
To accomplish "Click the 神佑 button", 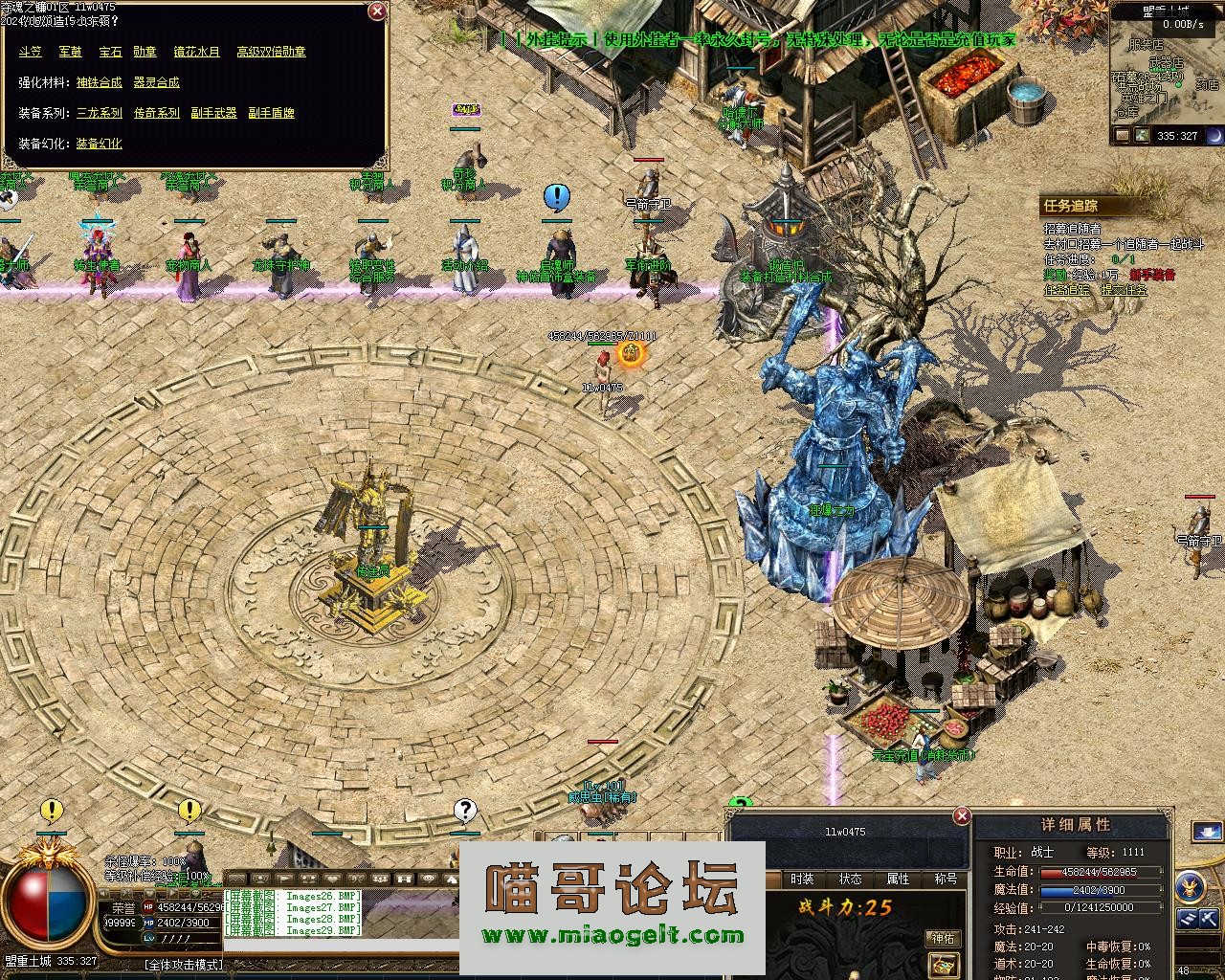I will [943, 939].
